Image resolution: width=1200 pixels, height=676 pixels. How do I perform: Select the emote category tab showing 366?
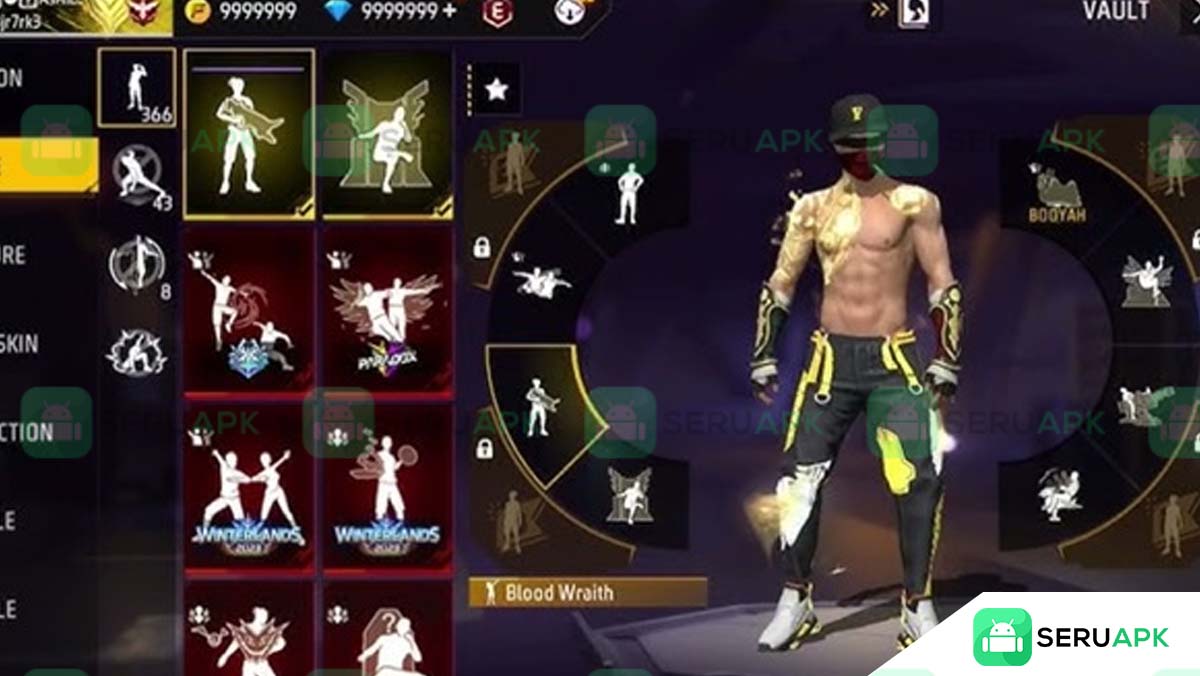coord(137,88)
